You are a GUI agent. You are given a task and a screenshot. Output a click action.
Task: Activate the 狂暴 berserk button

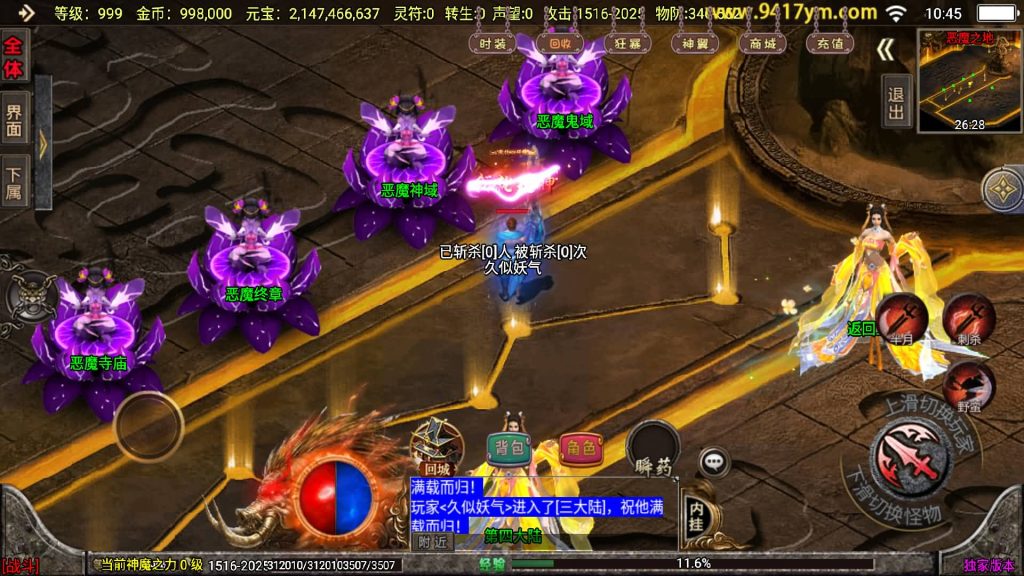628,44
